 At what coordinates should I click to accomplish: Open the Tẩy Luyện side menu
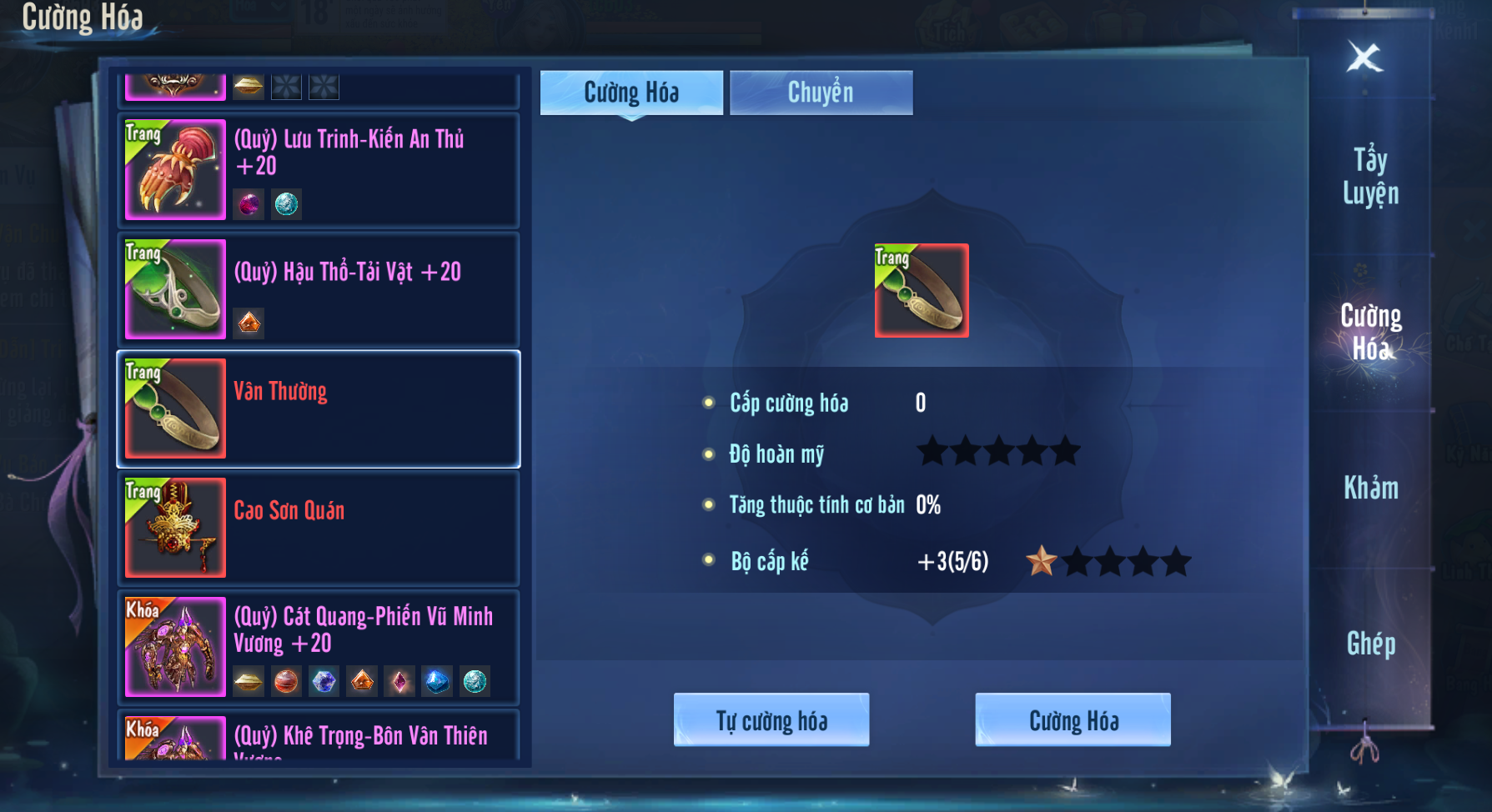[x=1370, y=176]
